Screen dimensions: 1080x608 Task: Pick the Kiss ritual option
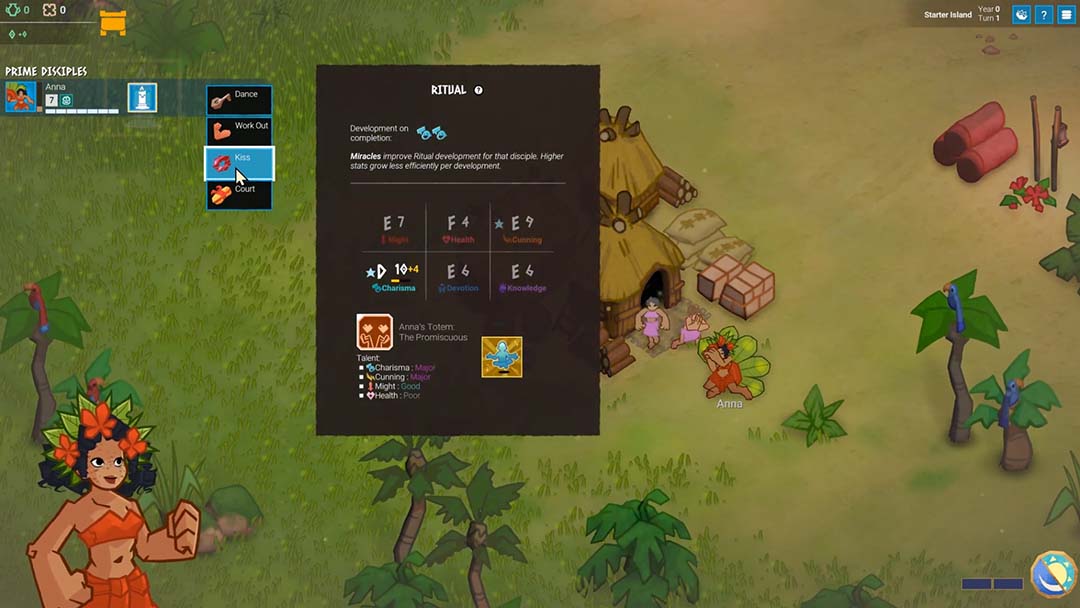click(x=239, y=163)
